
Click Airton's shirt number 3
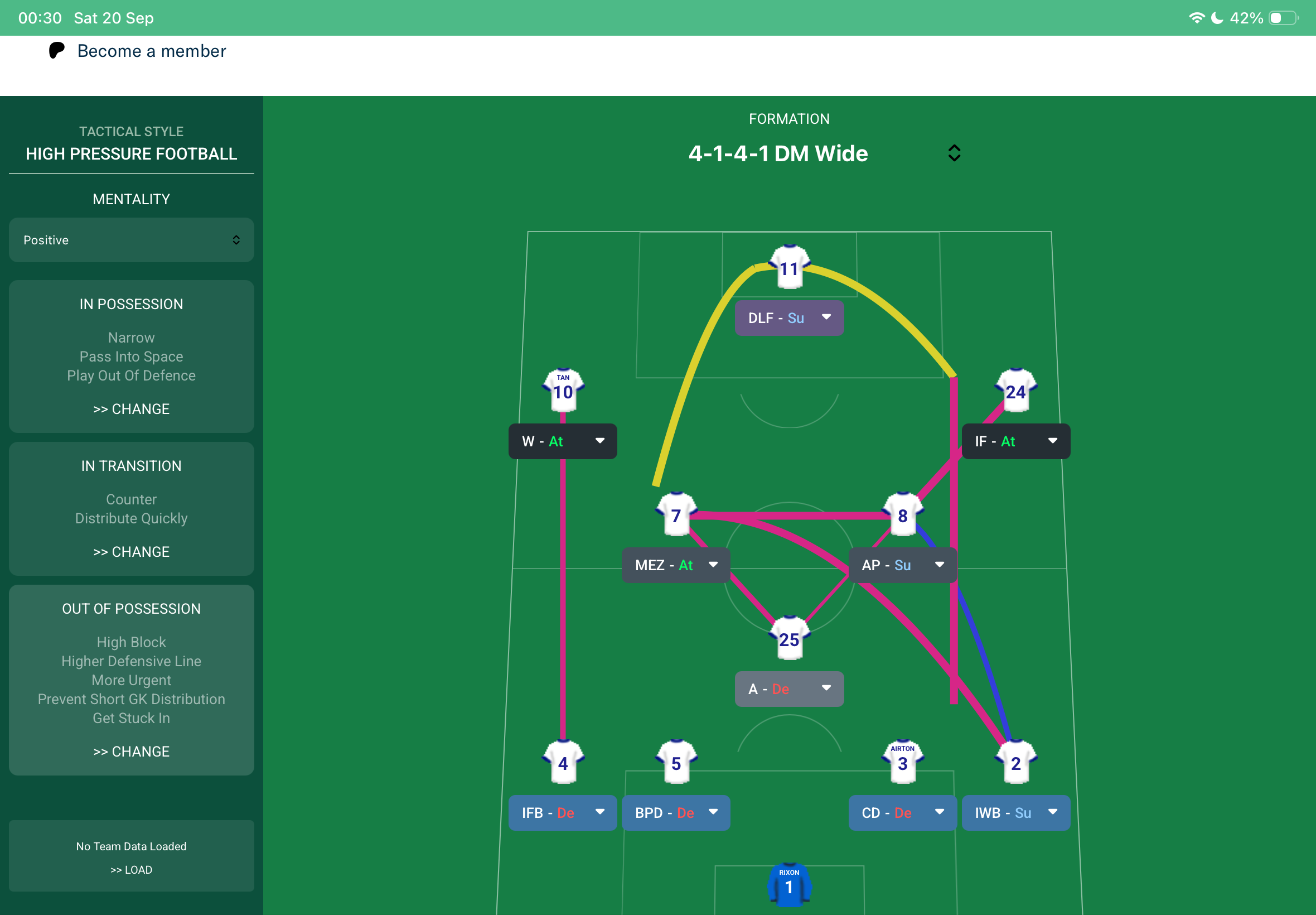coord(901,763)
